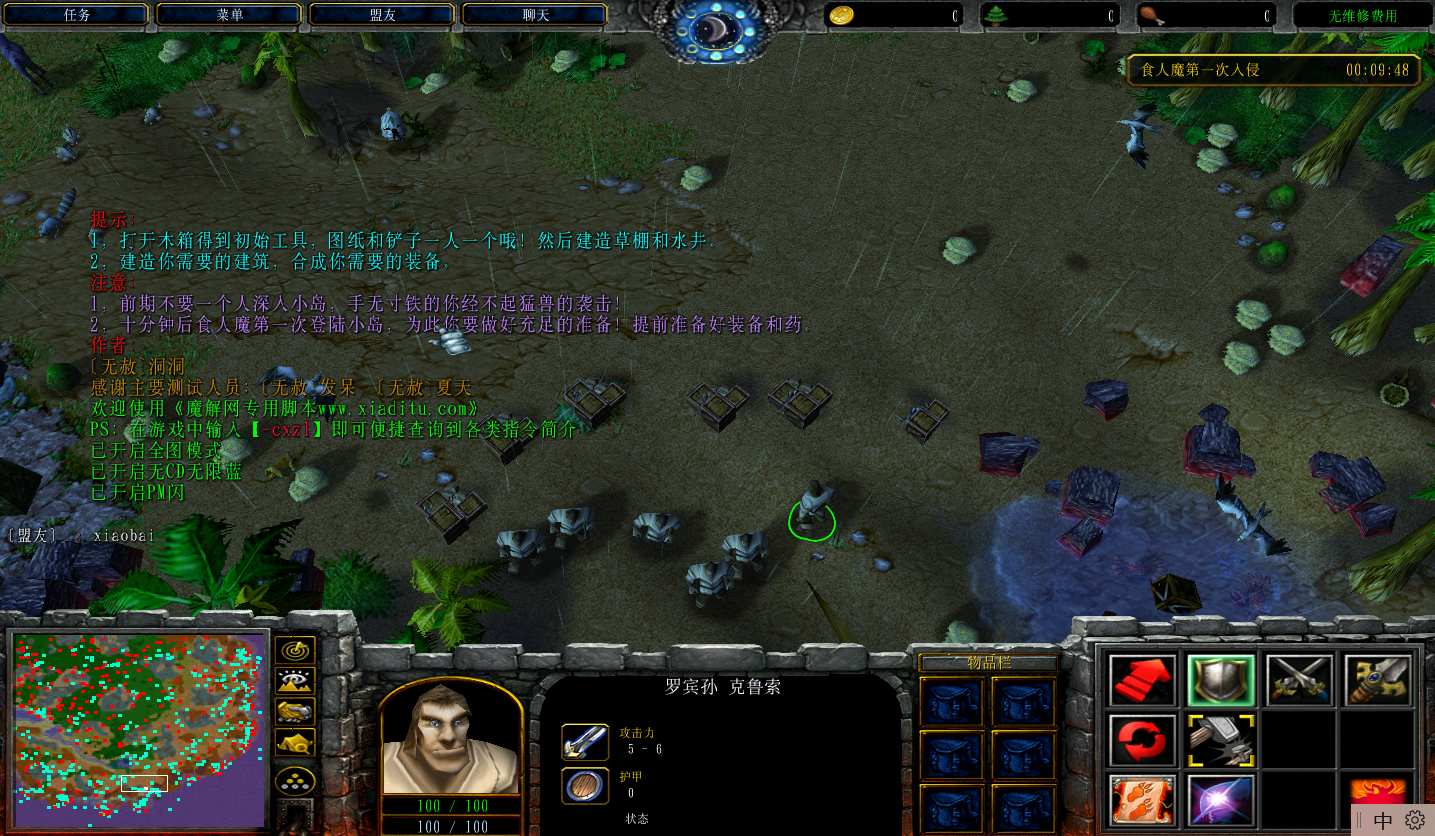Select the single sword Patrol command

[x=1377, y=681]
